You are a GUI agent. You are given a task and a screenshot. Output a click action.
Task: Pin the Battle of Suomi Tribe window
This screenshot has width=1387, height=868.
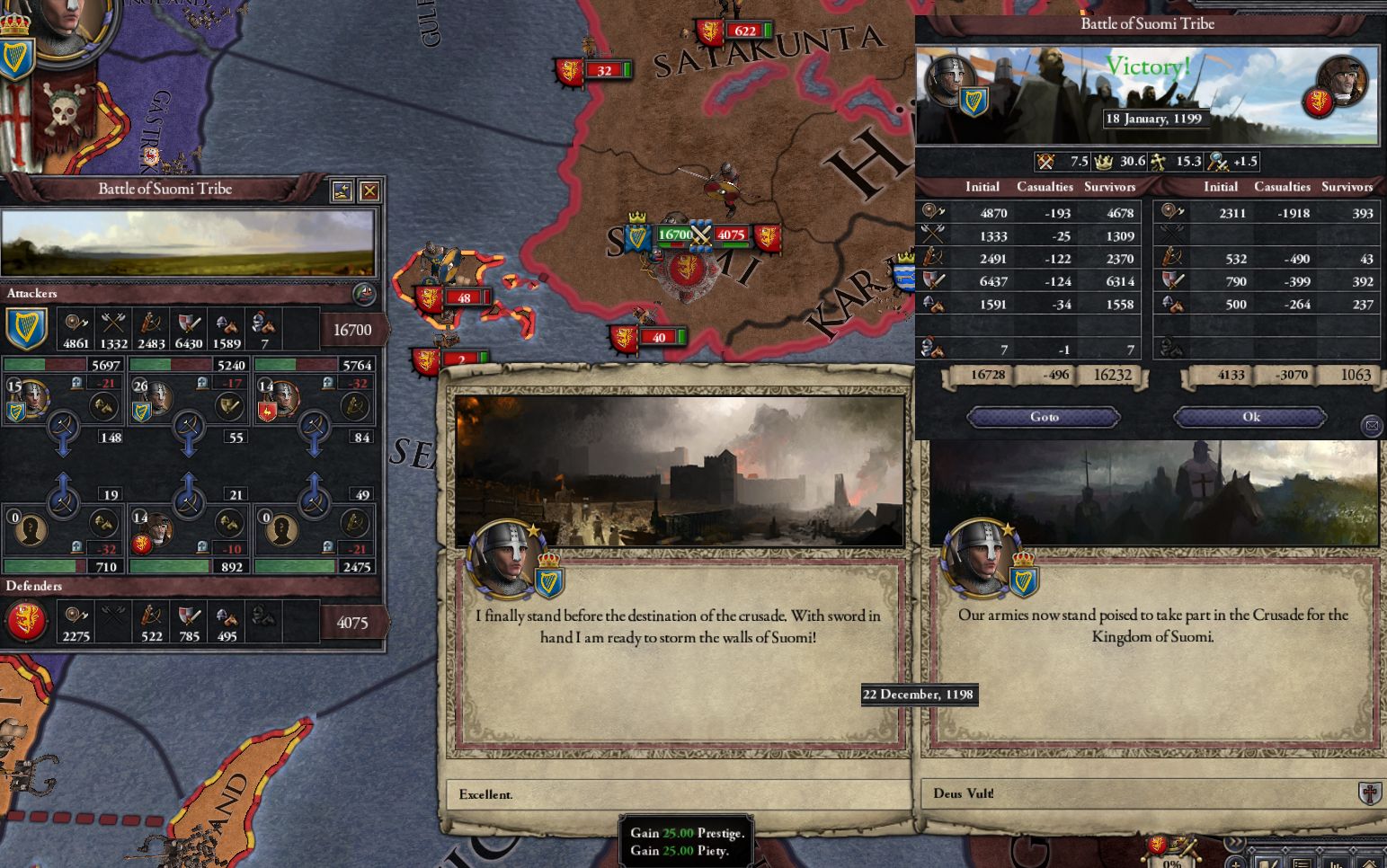pos(342,189)
